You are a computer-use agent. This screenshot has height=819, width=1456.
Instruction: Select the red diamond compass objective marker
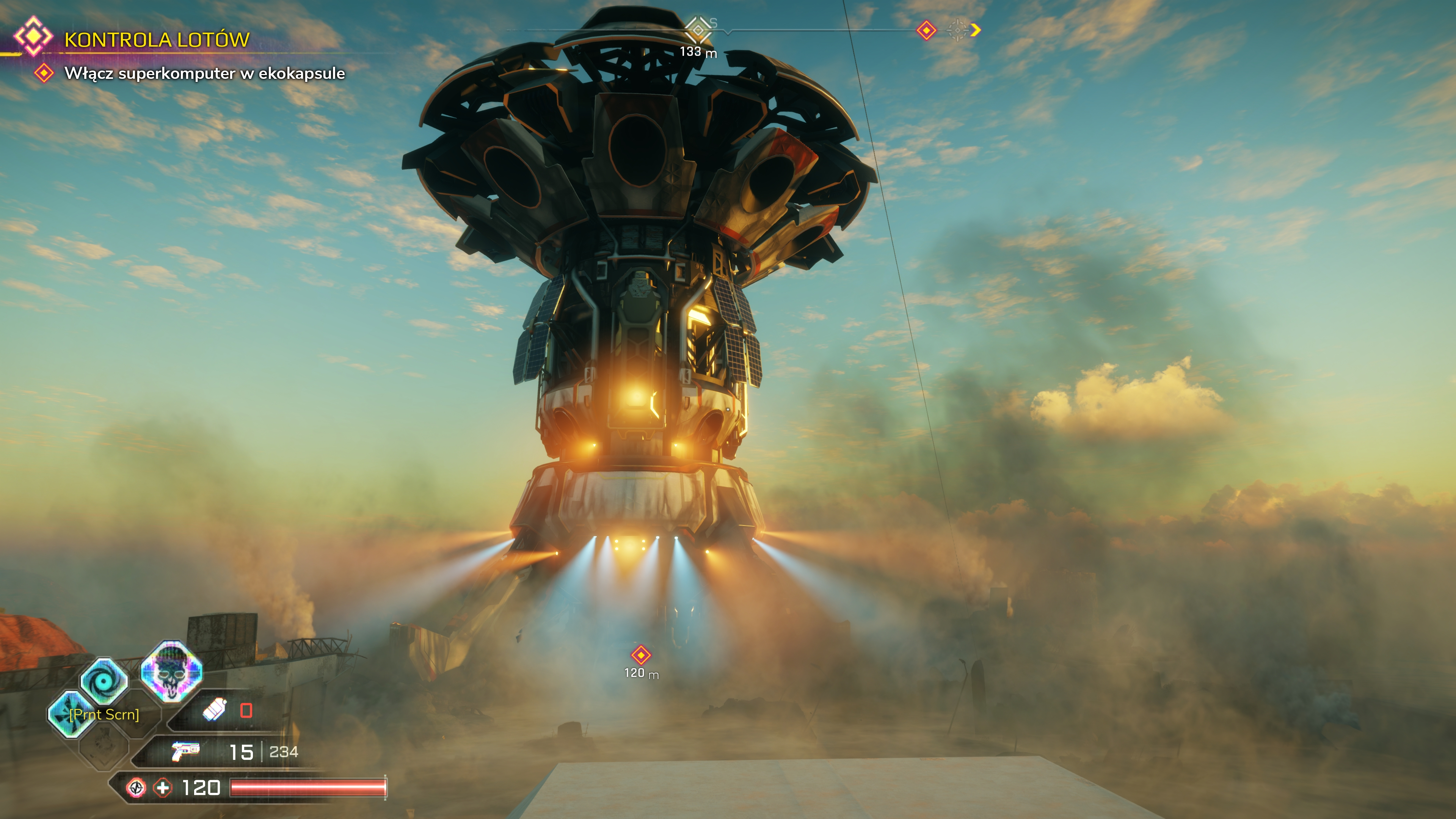click(x=926, y=30)
